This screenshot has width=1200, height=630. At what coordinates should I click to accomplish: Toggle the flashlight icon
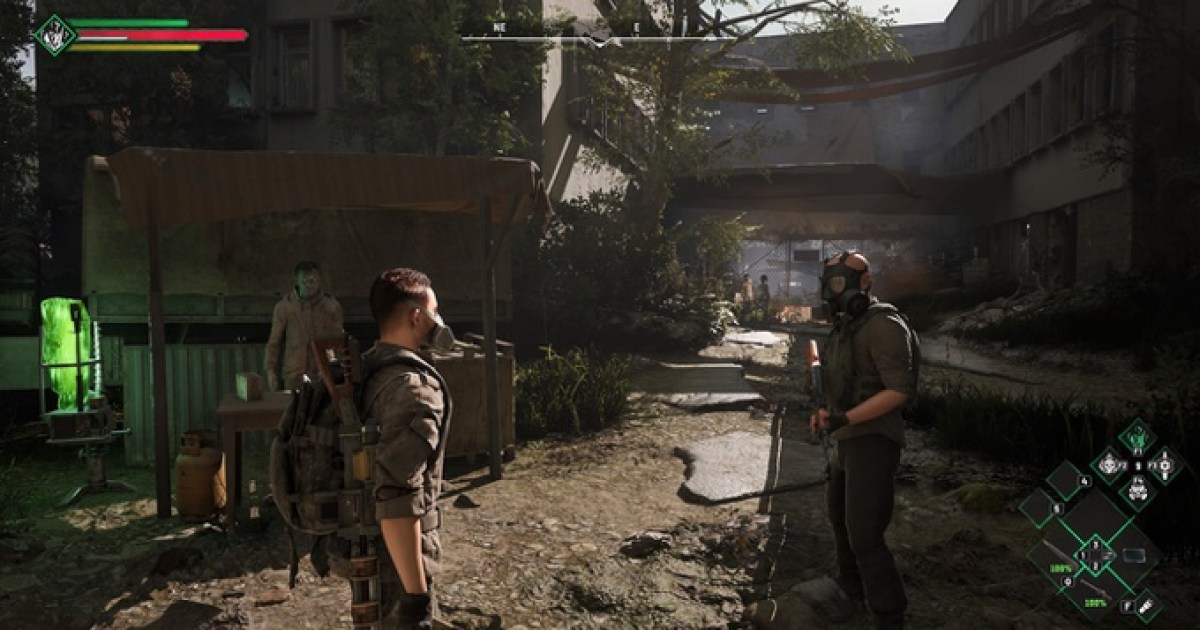[x=1146, y=605]
